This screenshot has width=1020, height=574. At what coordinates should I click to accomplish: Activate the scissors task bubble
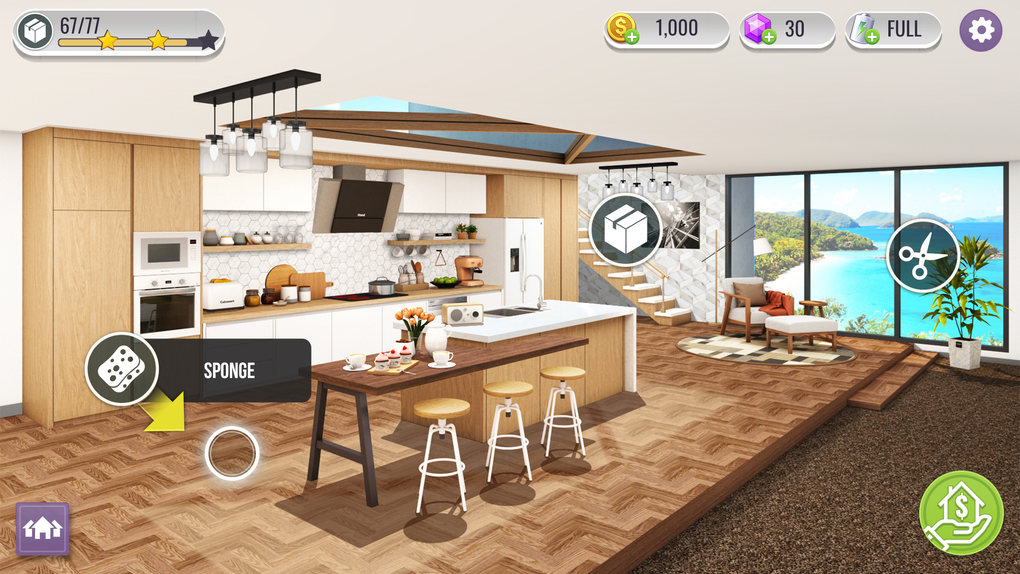coord(922,255)
